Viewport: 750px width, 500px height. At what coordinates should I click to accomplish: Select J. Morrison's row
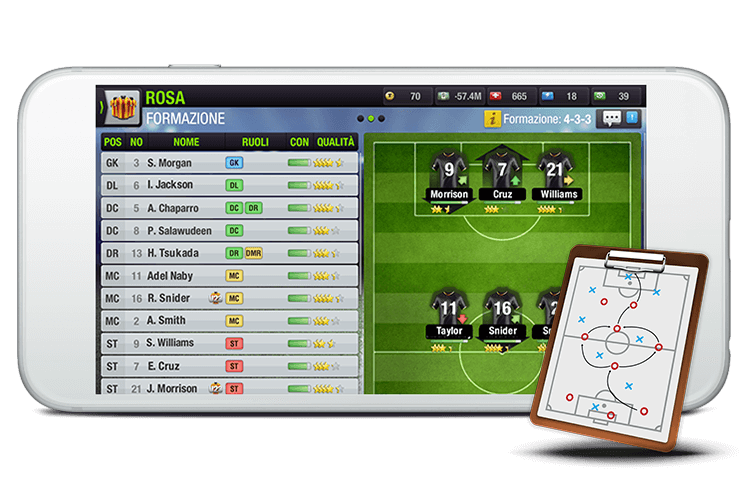(x=230, y=388)
